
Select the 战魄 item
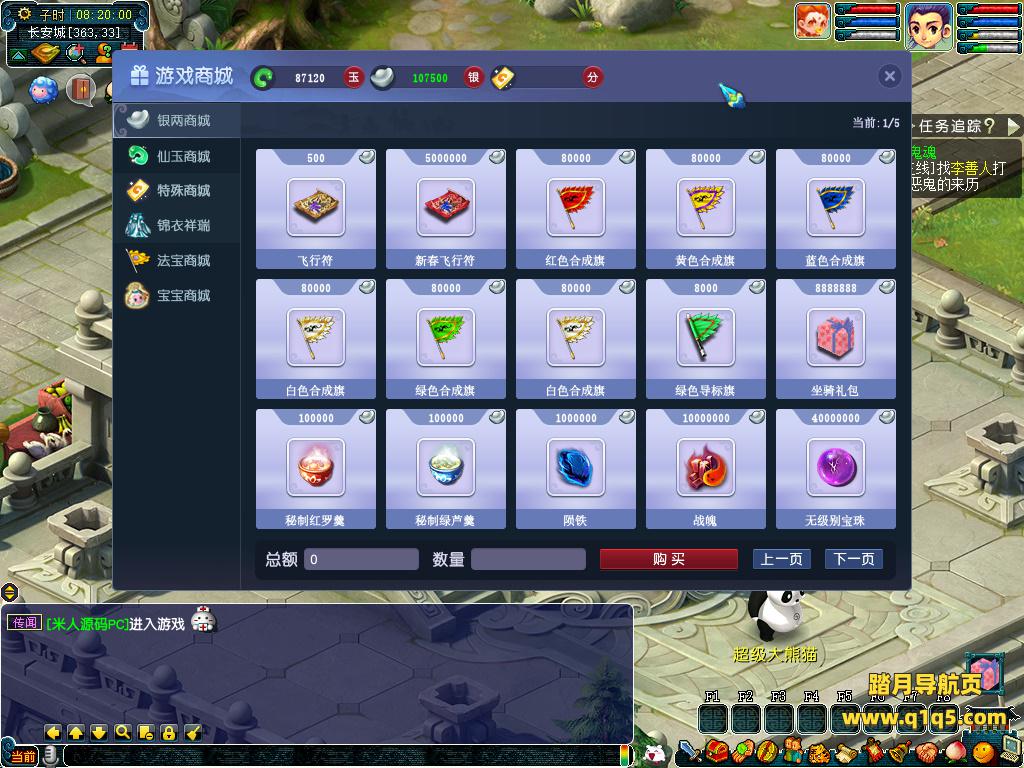706,468
